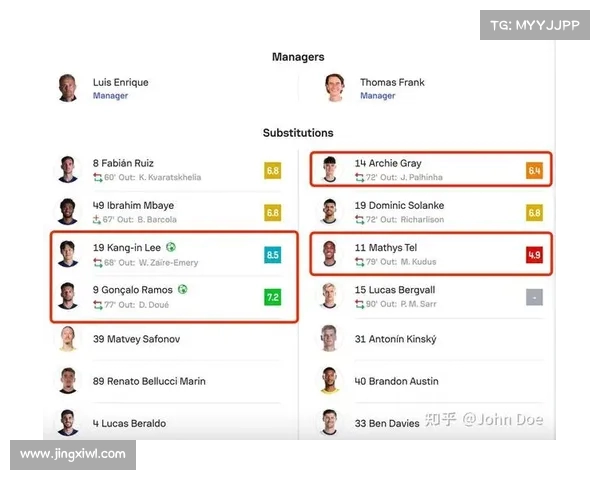Open Kang-in Lee's player entry

pyautogui.click(x=127, y=247)
